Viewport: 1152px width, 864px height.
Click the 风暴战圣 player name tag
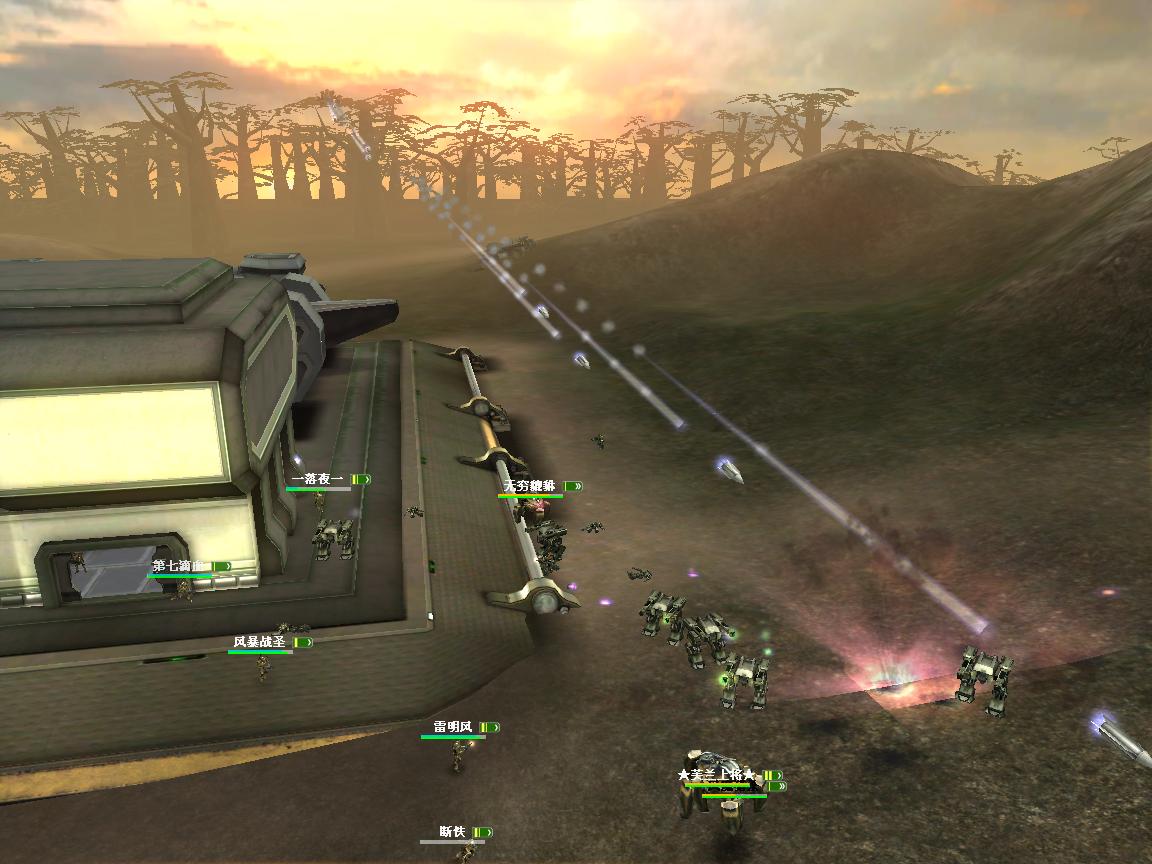click(259, 642)
